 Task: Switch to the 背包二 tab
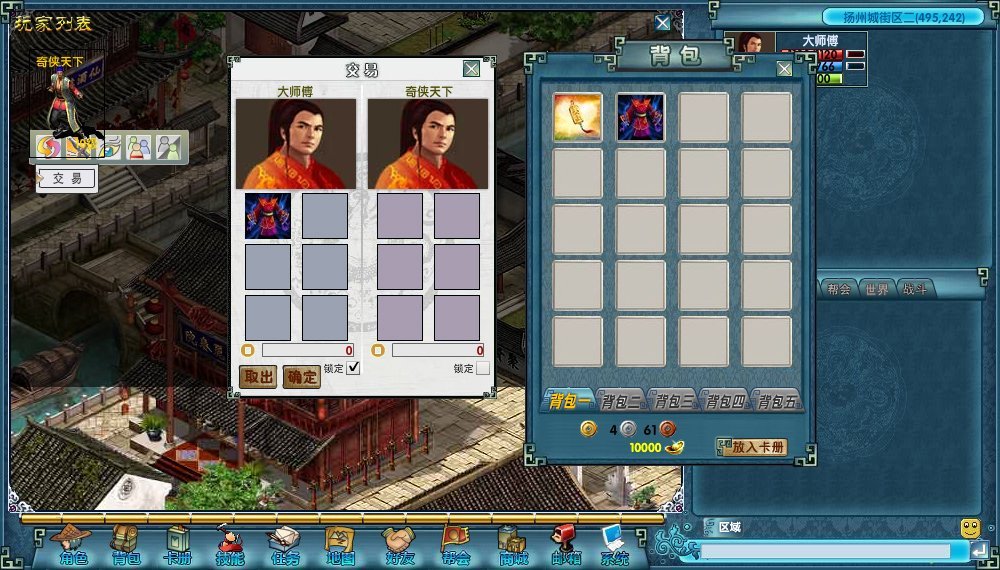click(x=621, y=402)
